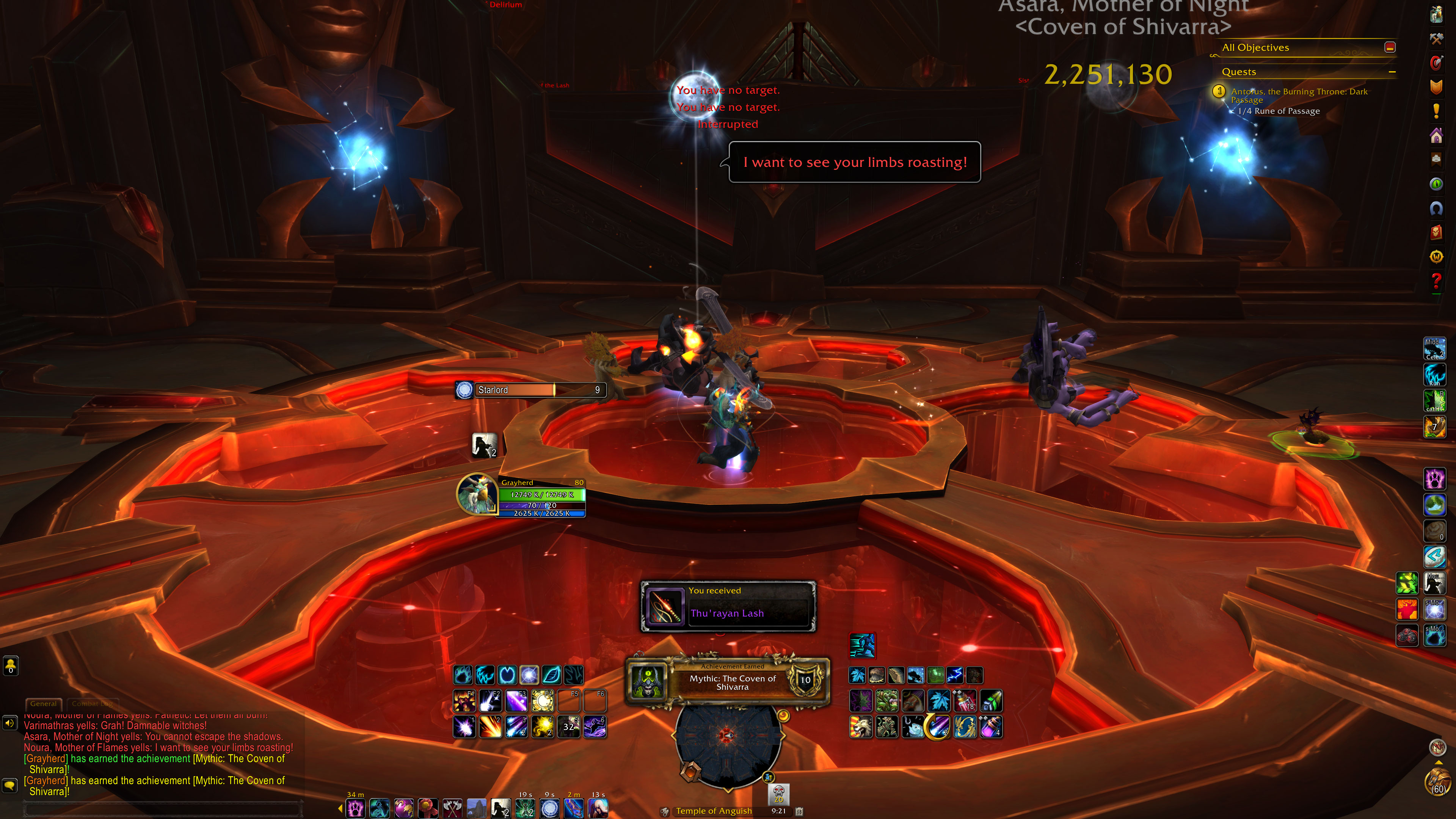Open the red question mark help button
Screen dimensions: 1456x819
1436,280
